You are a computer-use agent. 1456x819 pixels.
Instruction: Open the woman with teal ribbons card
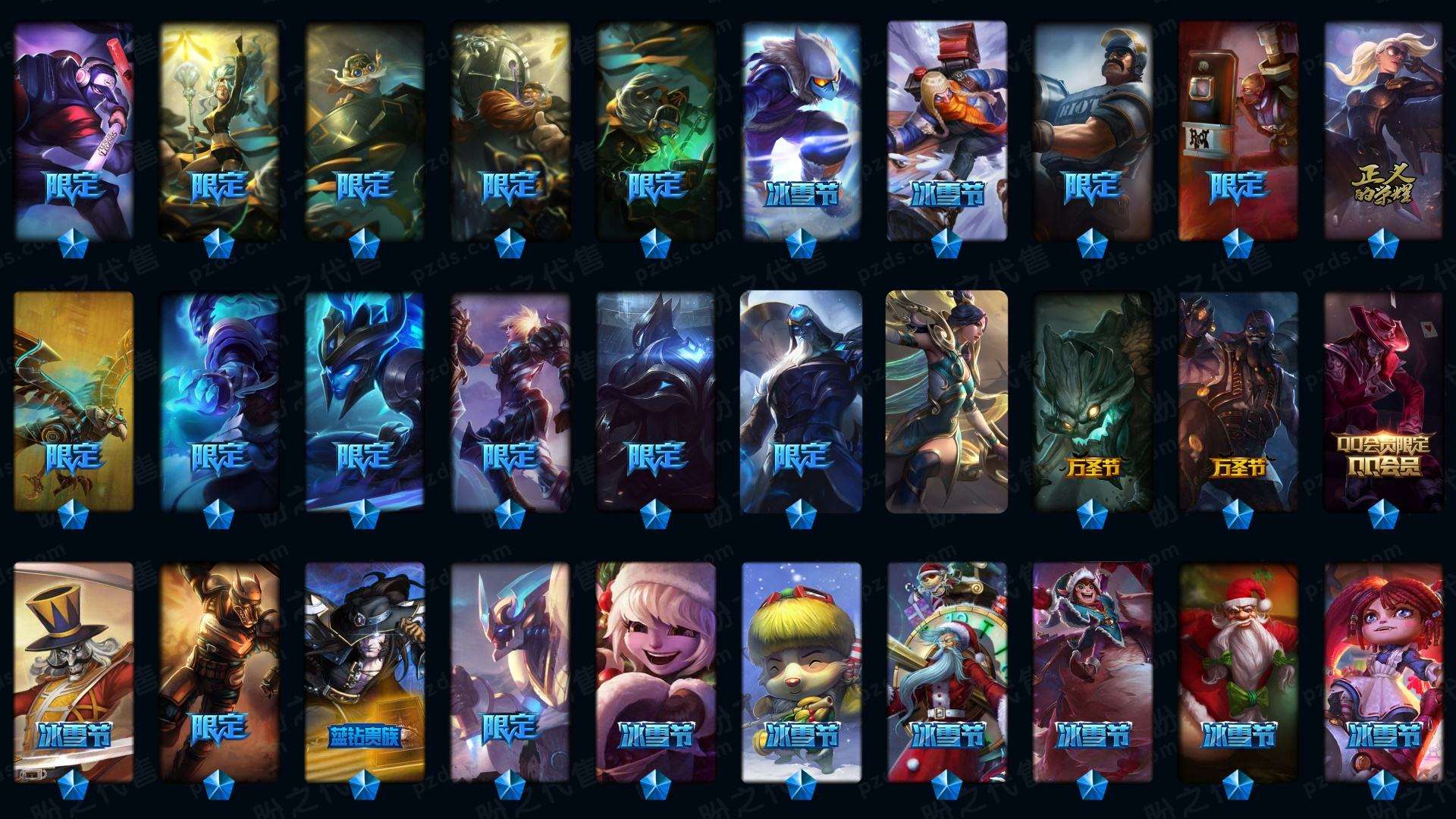click(946, 400)
